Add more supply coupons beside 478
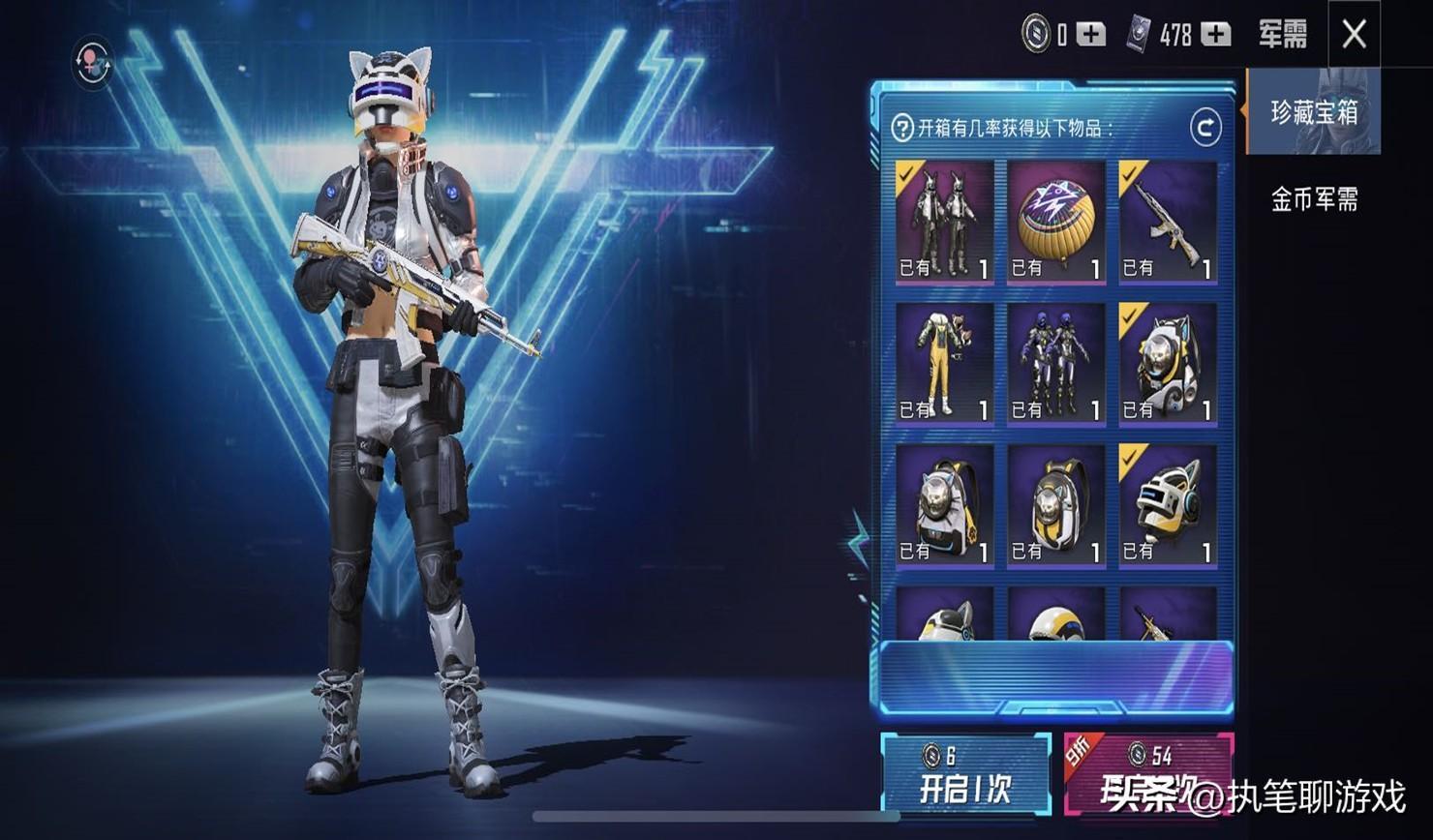This screenshot has height=840, width=1433. pyautogui.click(x=1215, y=35)
